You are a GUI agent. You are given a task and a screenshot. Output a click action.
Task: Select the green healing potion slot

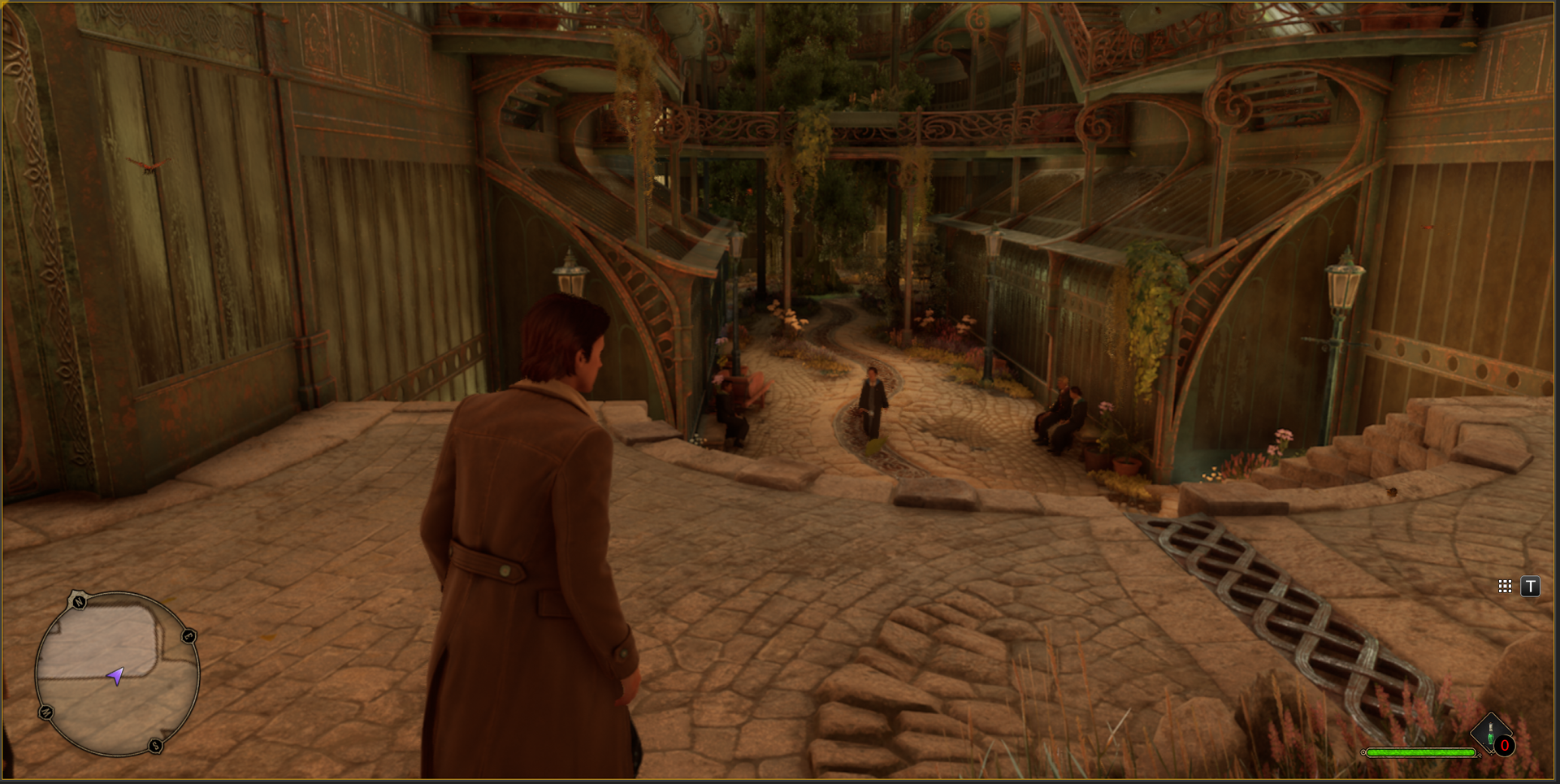click(1491, 733)
